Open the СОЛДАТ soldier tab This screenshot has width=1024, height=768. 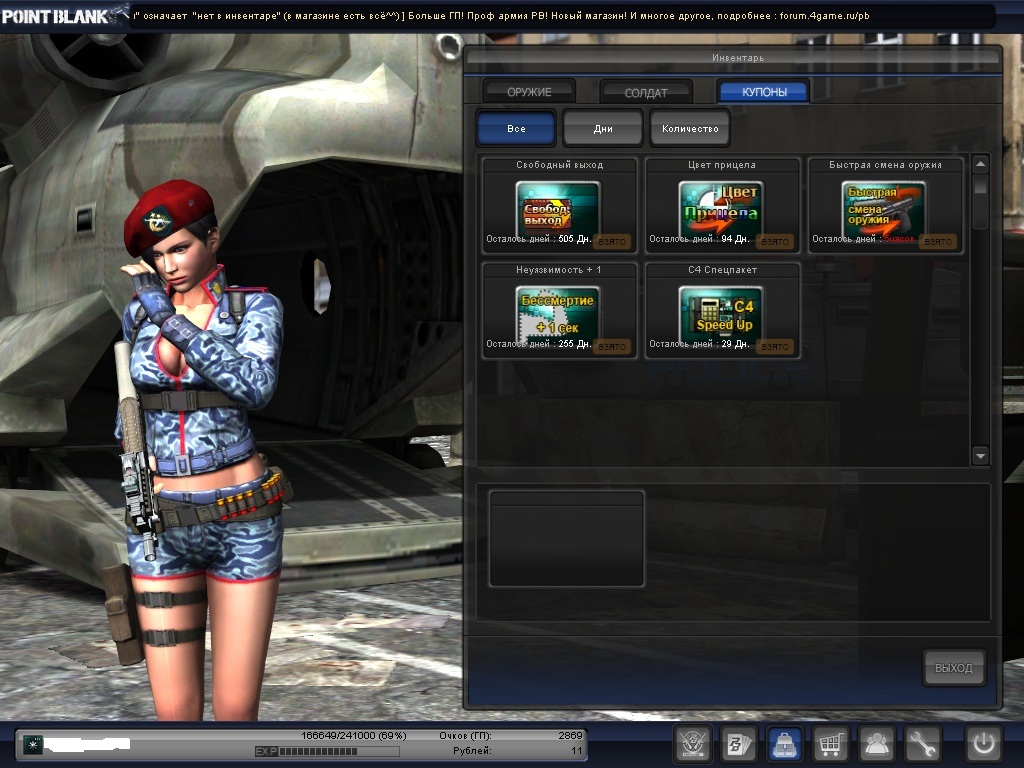pyautogui.click(x=646, y=92)
